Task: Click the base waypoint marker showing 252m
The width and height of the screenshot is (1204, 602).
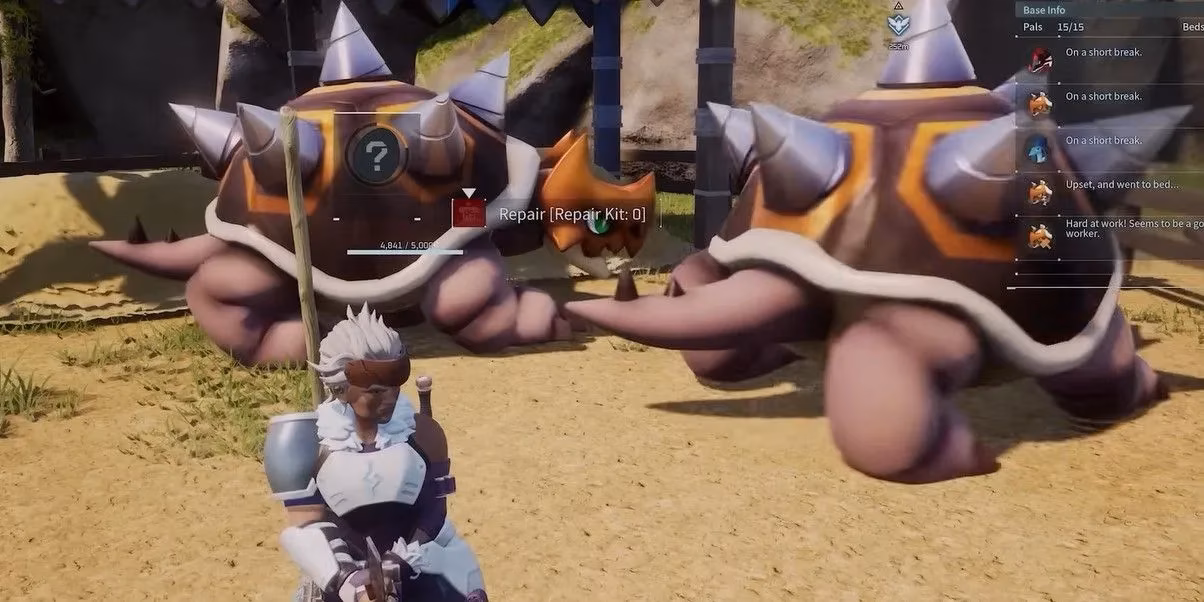Action: 898,25
